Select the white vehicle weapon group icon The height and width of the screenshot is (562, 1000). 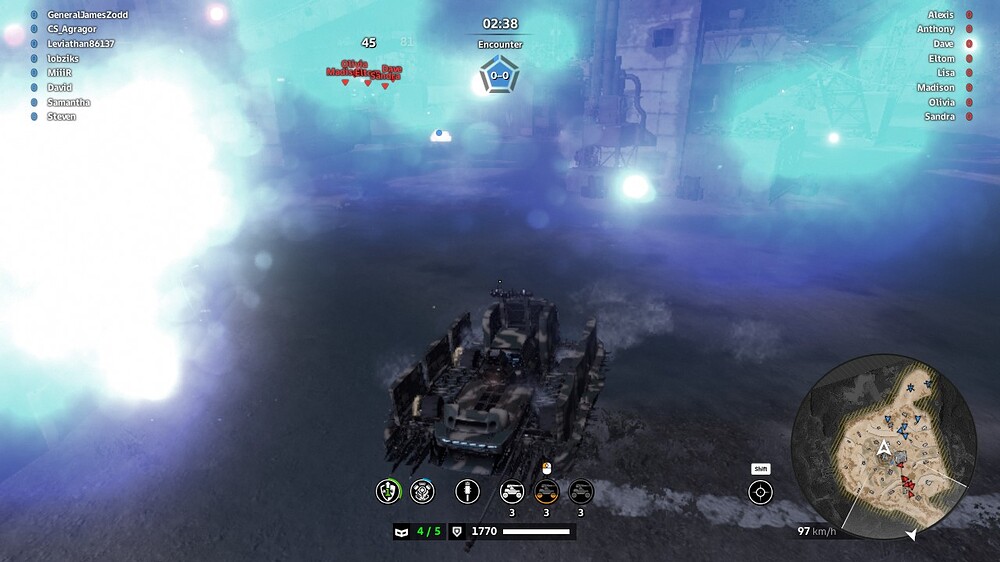512,491
